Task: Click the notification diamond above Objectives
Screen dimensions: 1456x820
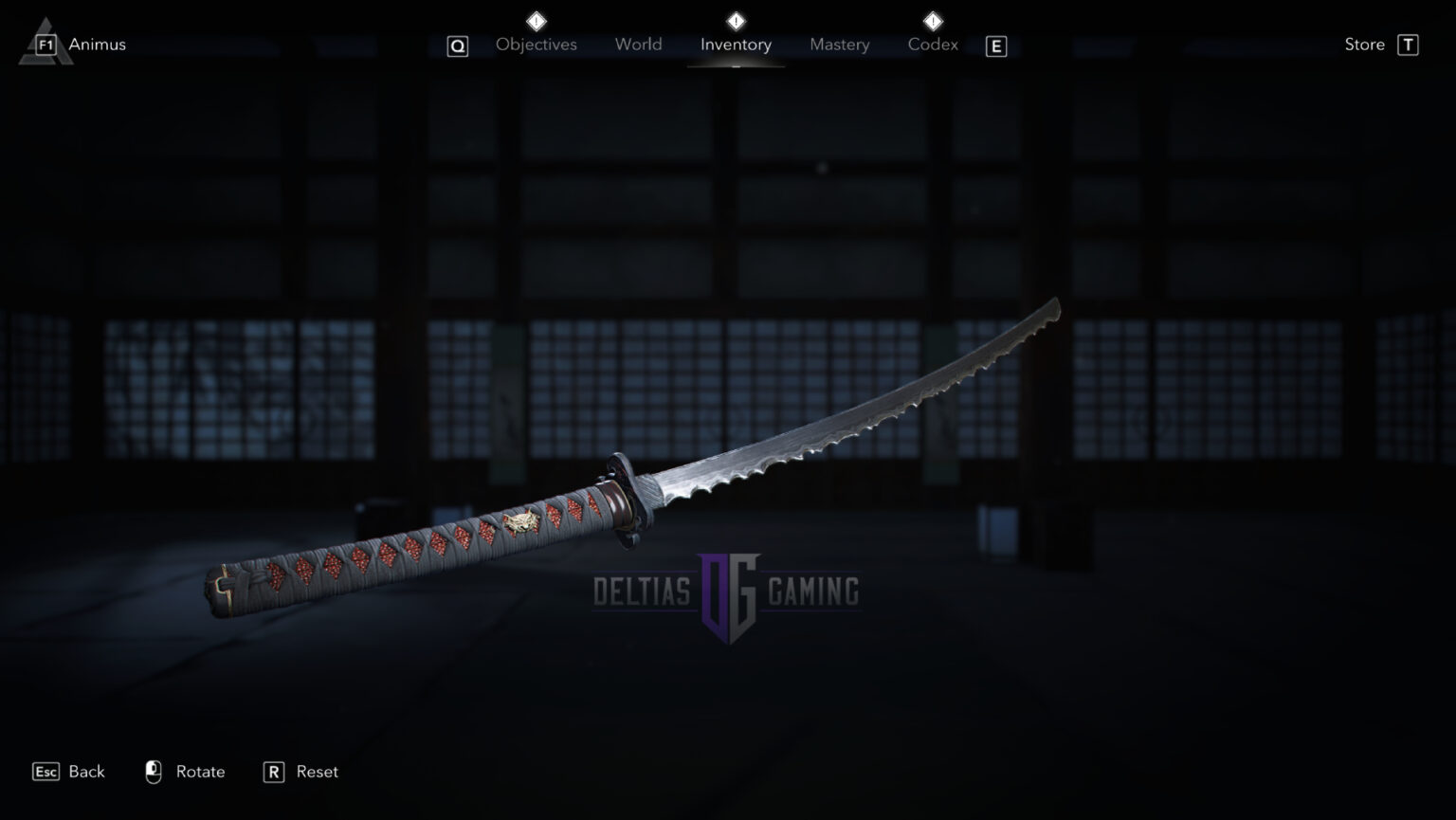Action: (x=536, y=19)
